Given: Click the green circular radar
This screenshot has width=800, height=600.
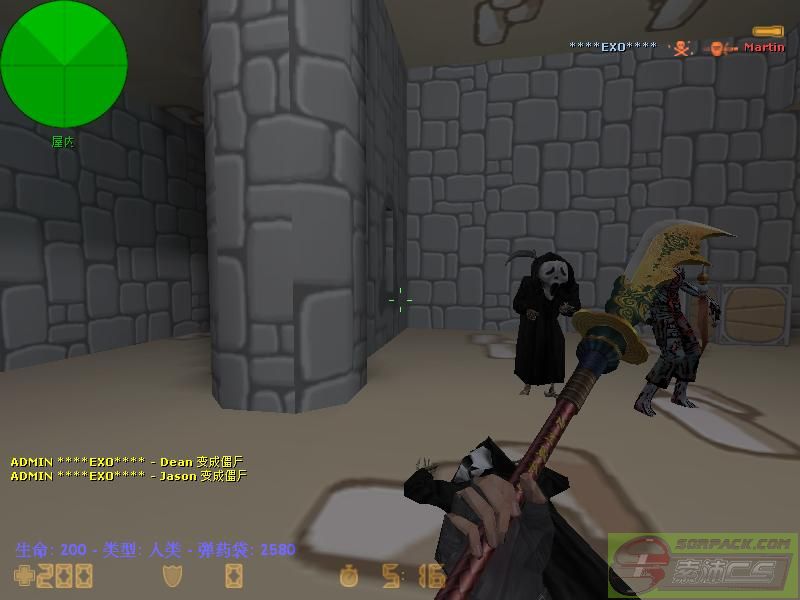Looking at the screenshot, I should point(64,65).
